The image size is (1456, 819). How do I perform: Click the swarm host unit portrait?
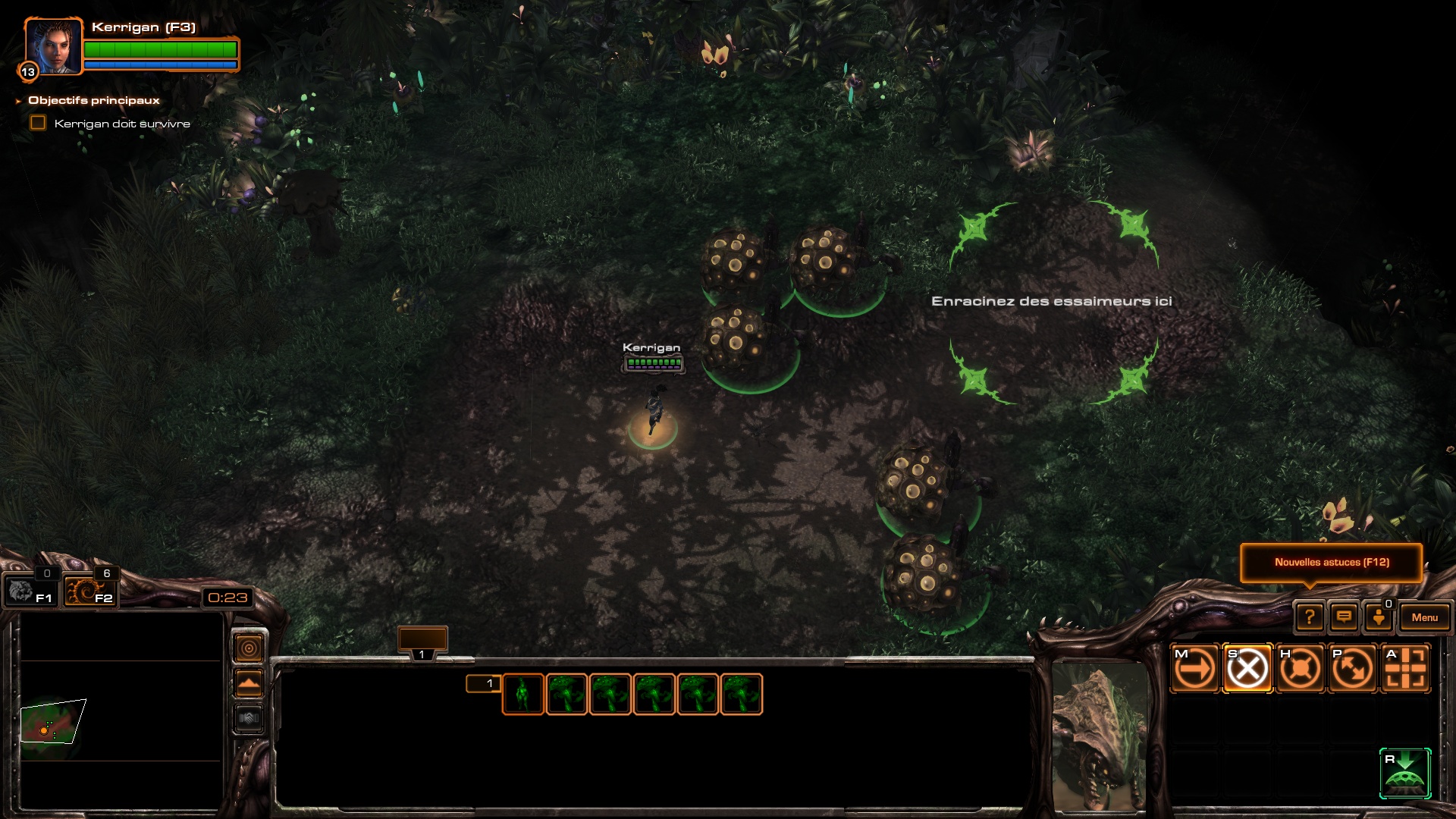tap(1100, 736)
